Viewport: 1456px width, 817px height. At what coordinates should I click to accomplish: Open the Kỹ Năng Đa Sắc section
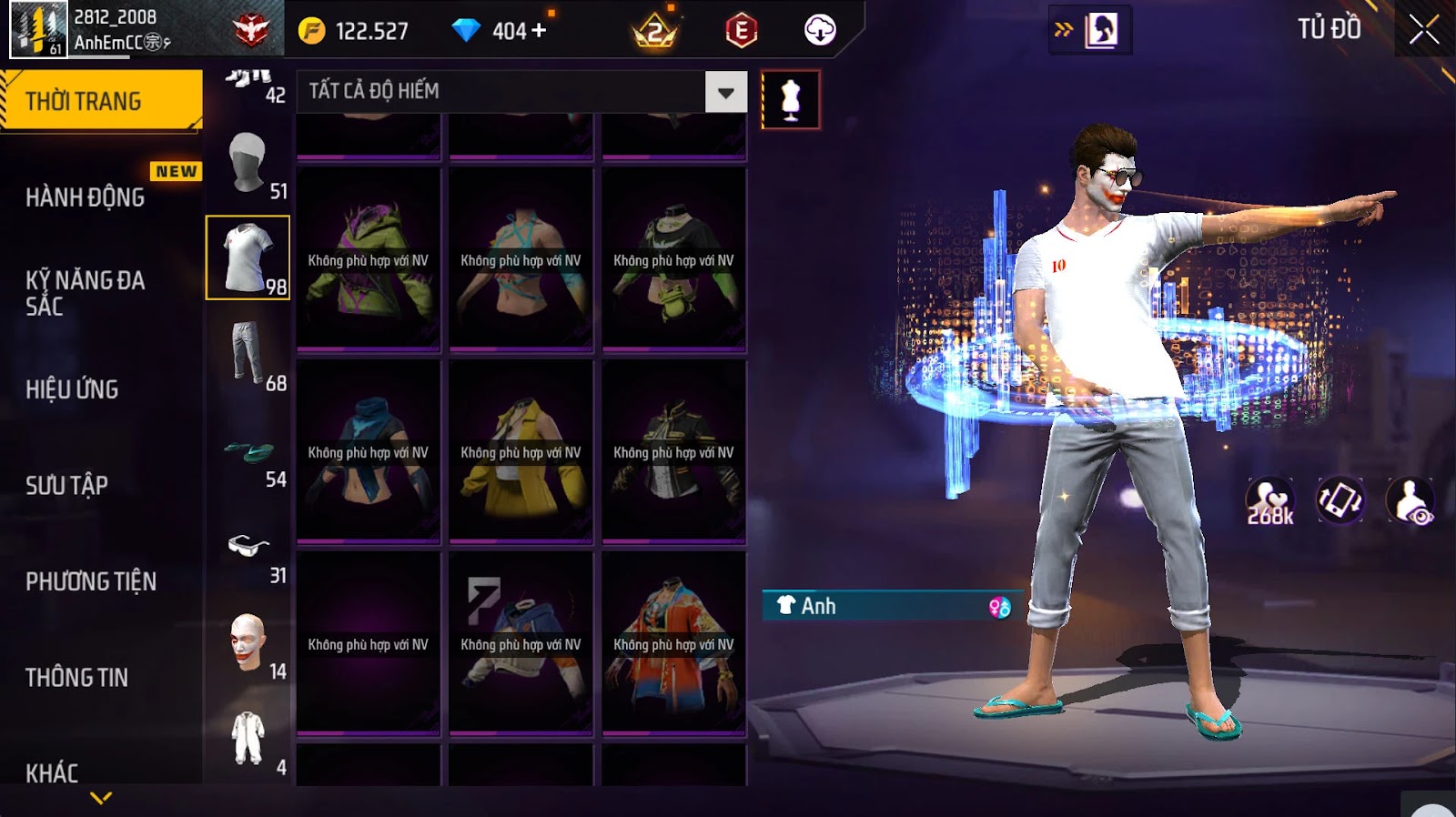[x=86, y=292]
